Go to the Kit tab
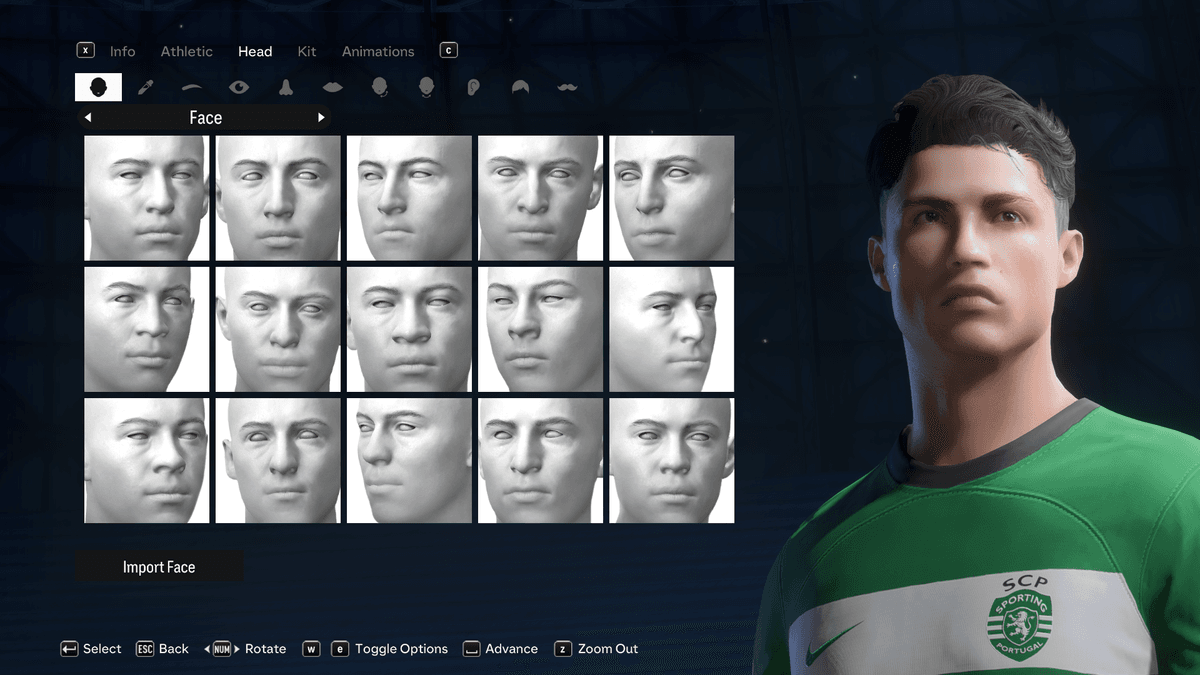Screen dimensions: 1200x675 (307, 51)
